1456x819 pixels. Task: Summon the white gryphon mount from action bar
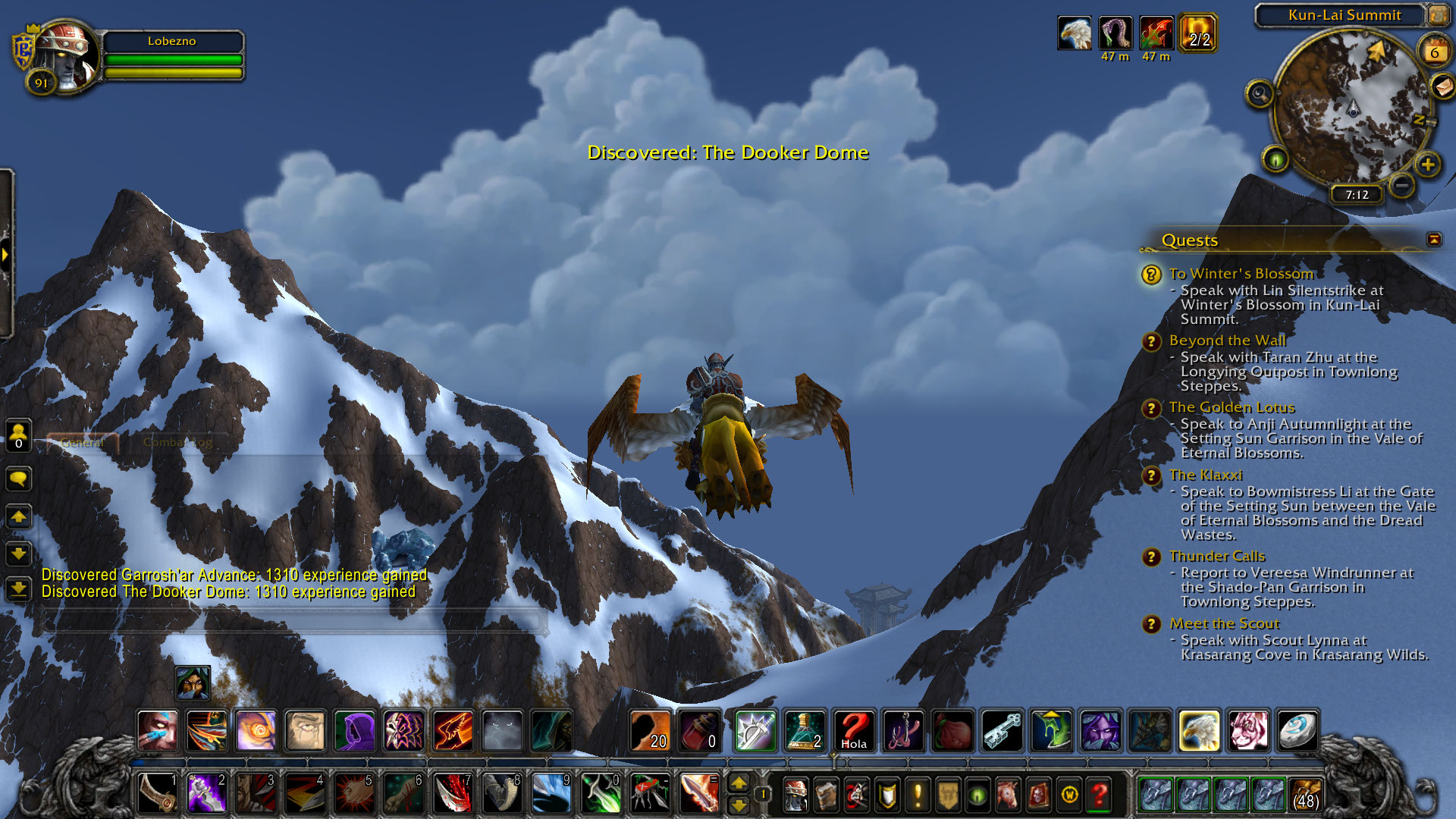tap(1198, 731)
